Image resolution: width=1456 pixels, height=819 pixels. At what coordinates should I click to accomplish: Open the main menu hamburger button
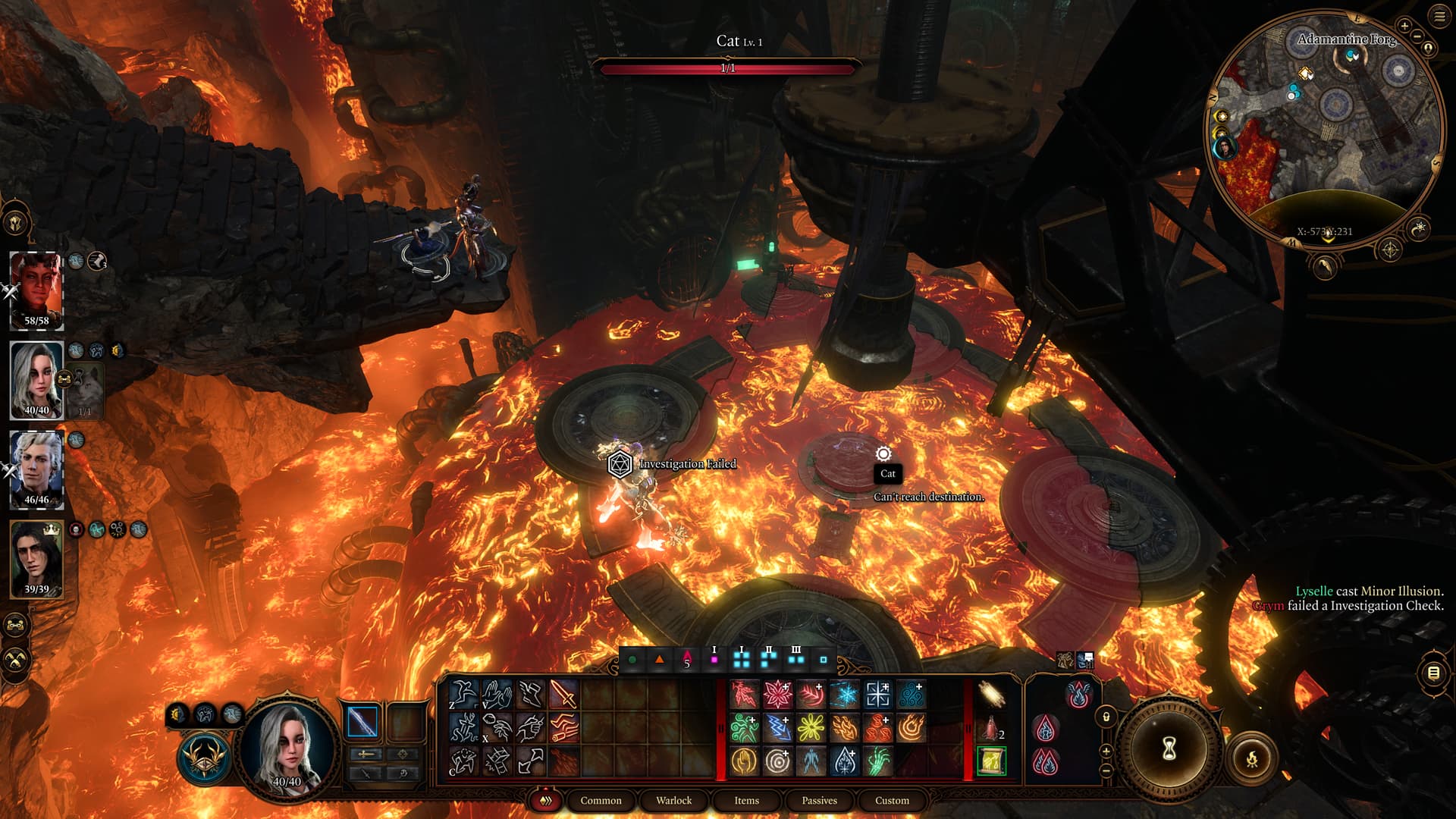tap(1439, 17)
